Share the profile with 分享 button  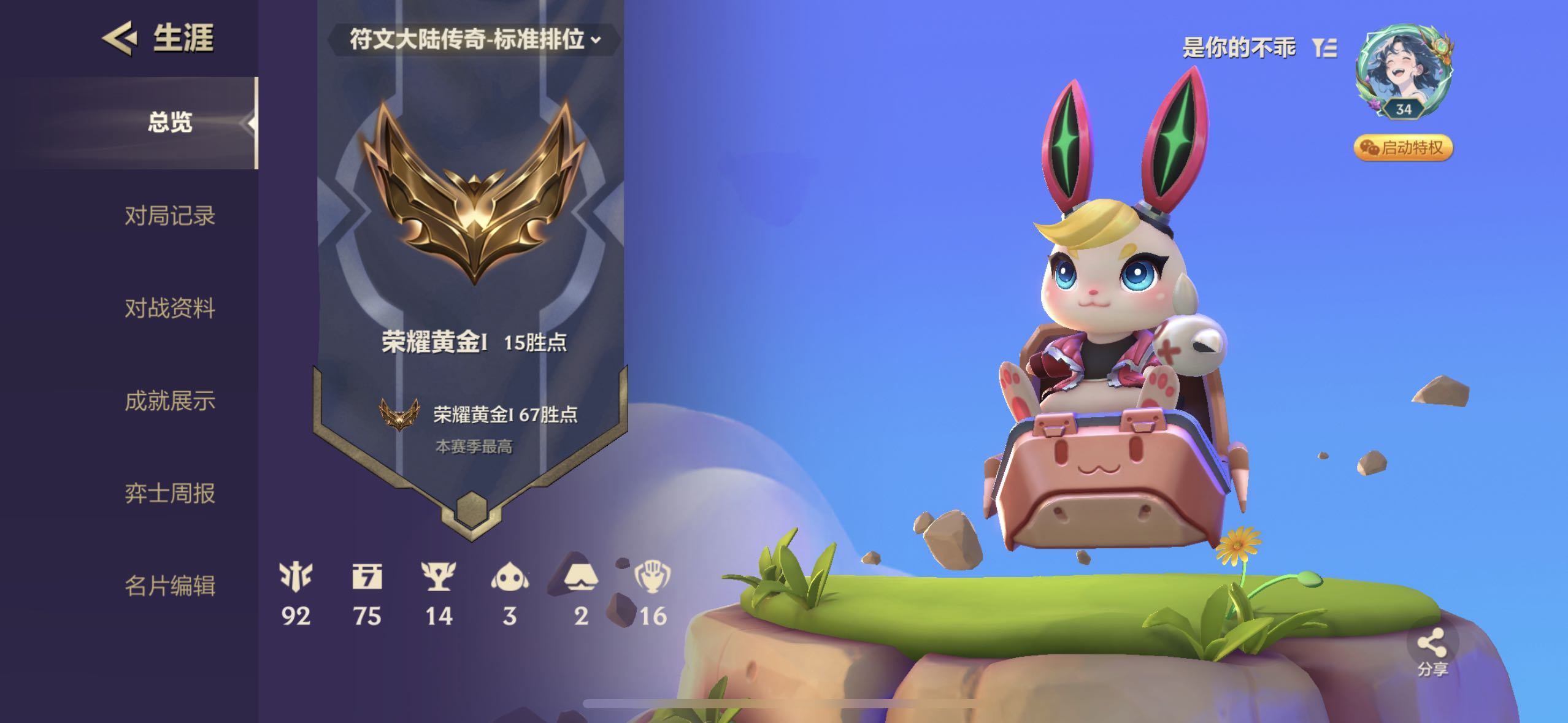click(1432, 652)
